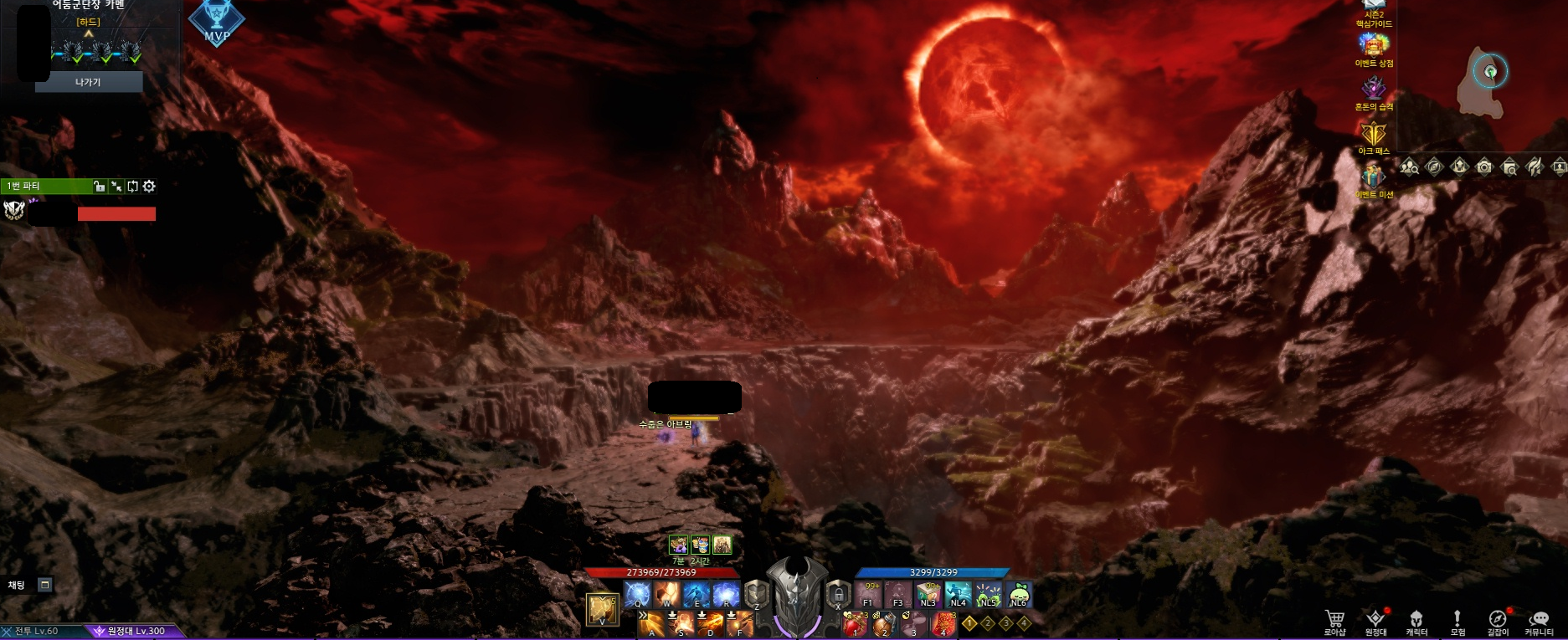The height and width of the screenshot is (640, 1568).
Task: Open the 아크 패스 Ark Pass
Action: pos(1374,134)
